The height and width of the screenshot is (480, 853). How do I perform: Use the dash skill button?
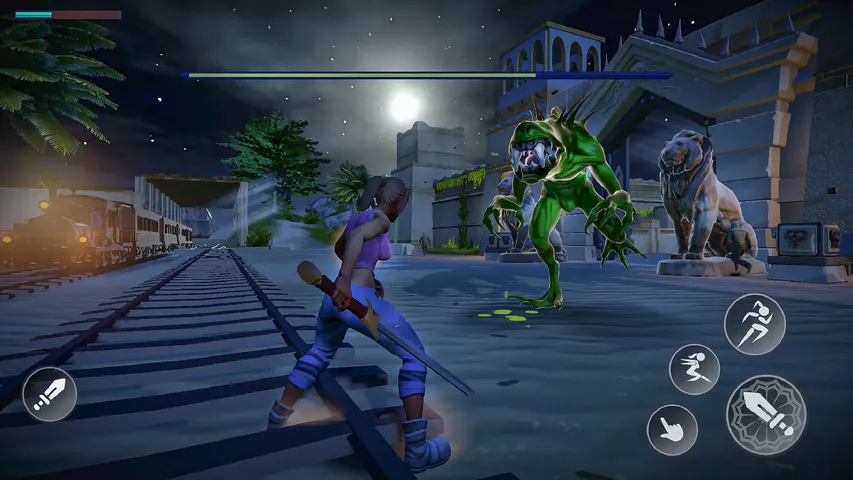coord(694,369)
